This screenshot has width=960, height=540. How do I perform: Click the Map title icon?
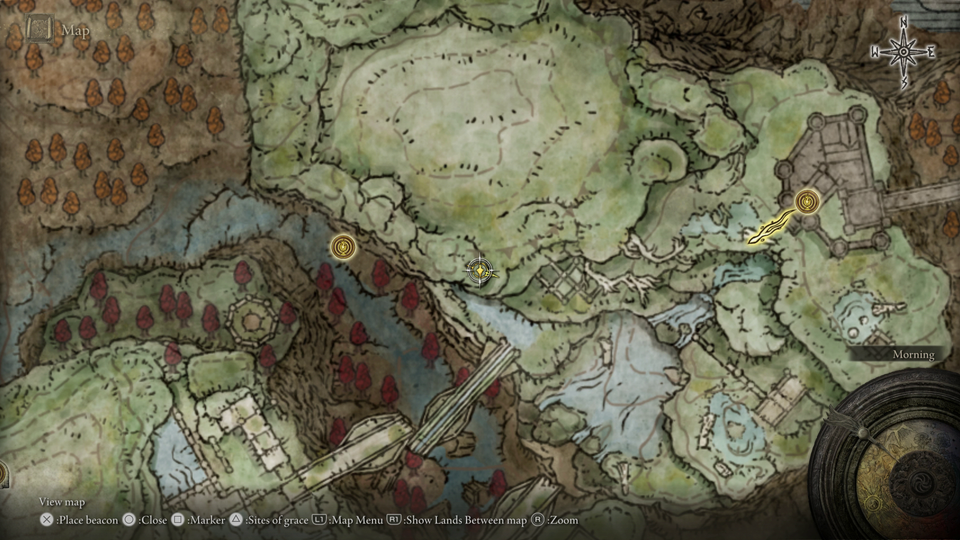pos(40,29)
